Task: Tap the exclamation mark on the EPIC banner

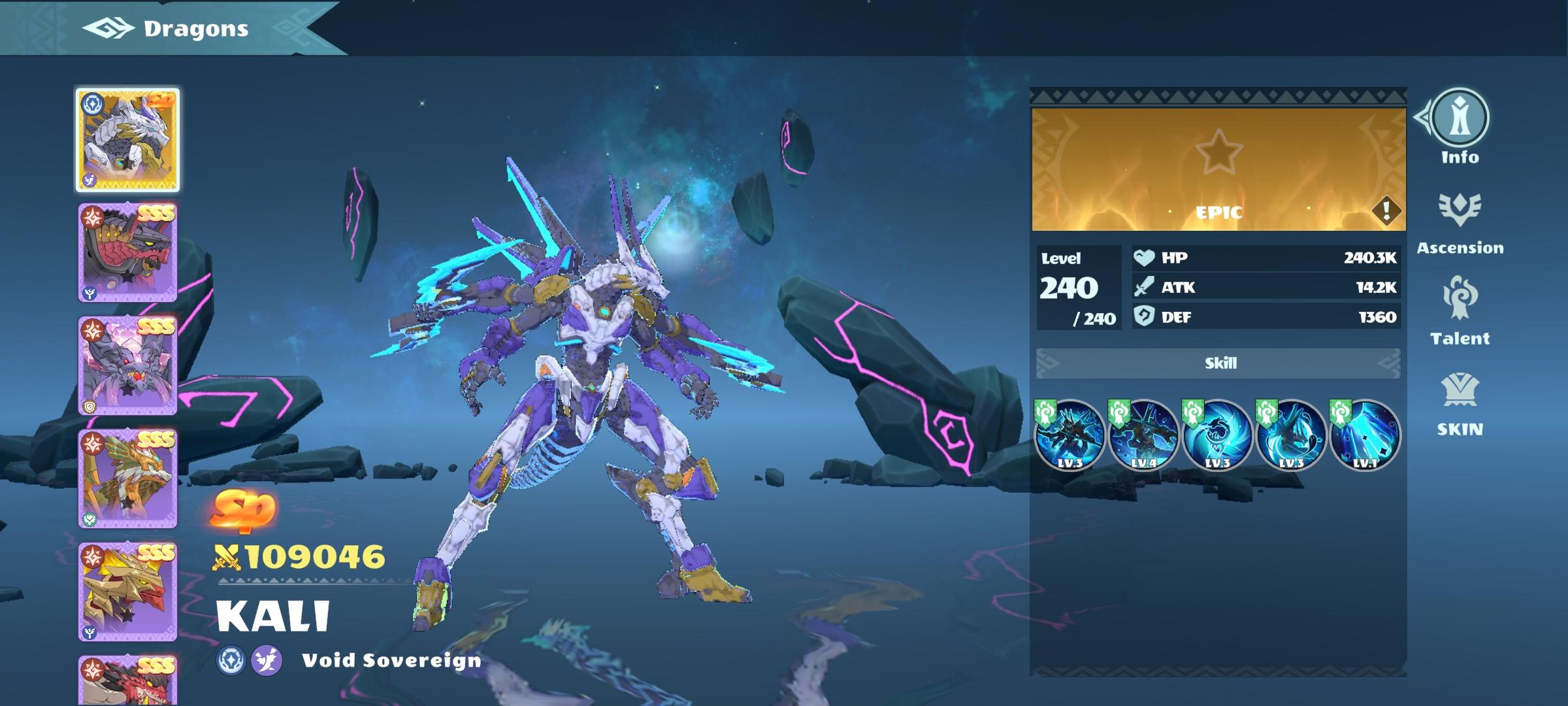Action: [x=1385, y=210]
